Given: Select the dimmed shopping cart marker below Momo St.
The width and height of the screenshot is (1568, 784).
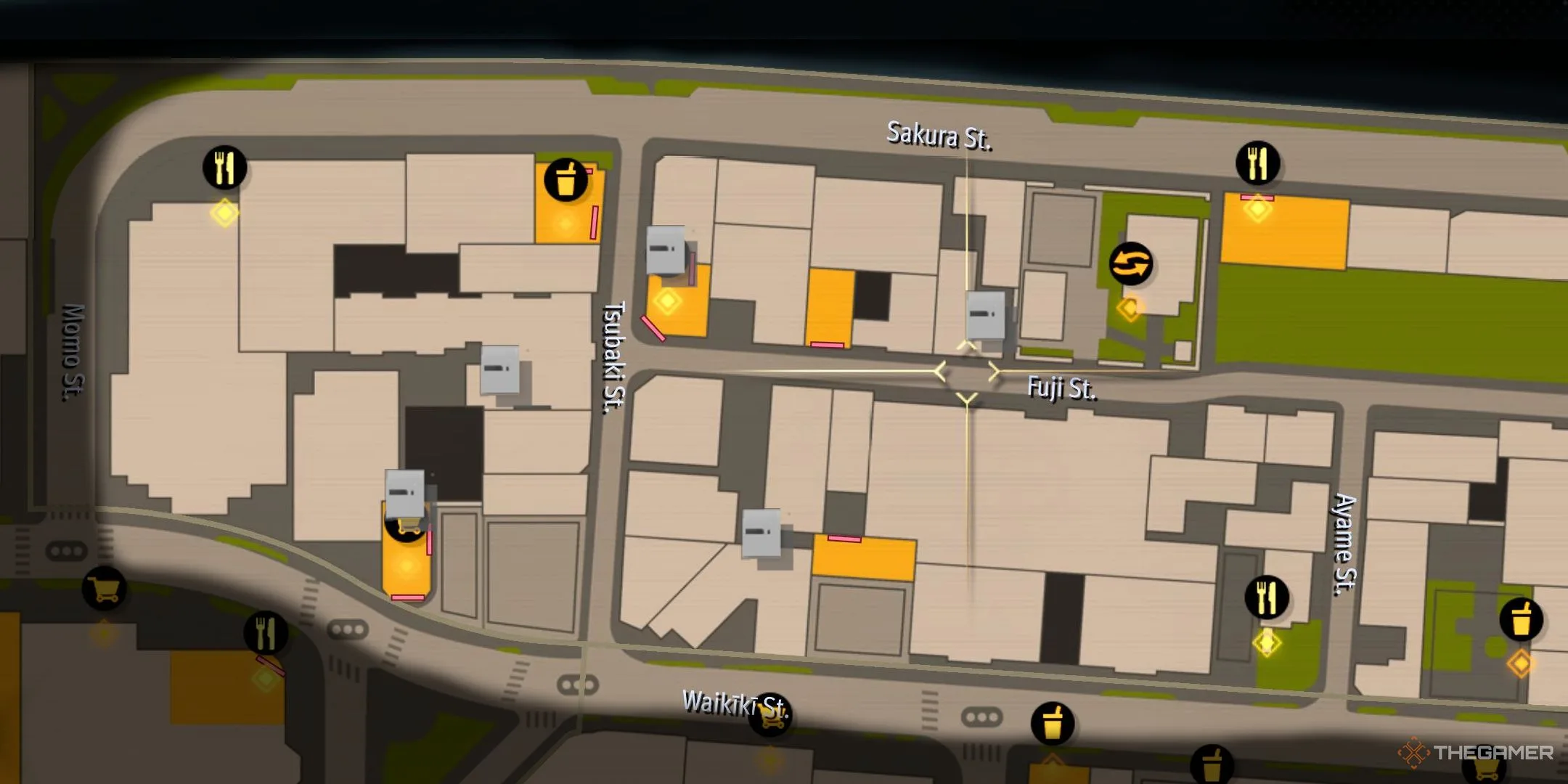Looking at the screenshot, I should 105,589.
